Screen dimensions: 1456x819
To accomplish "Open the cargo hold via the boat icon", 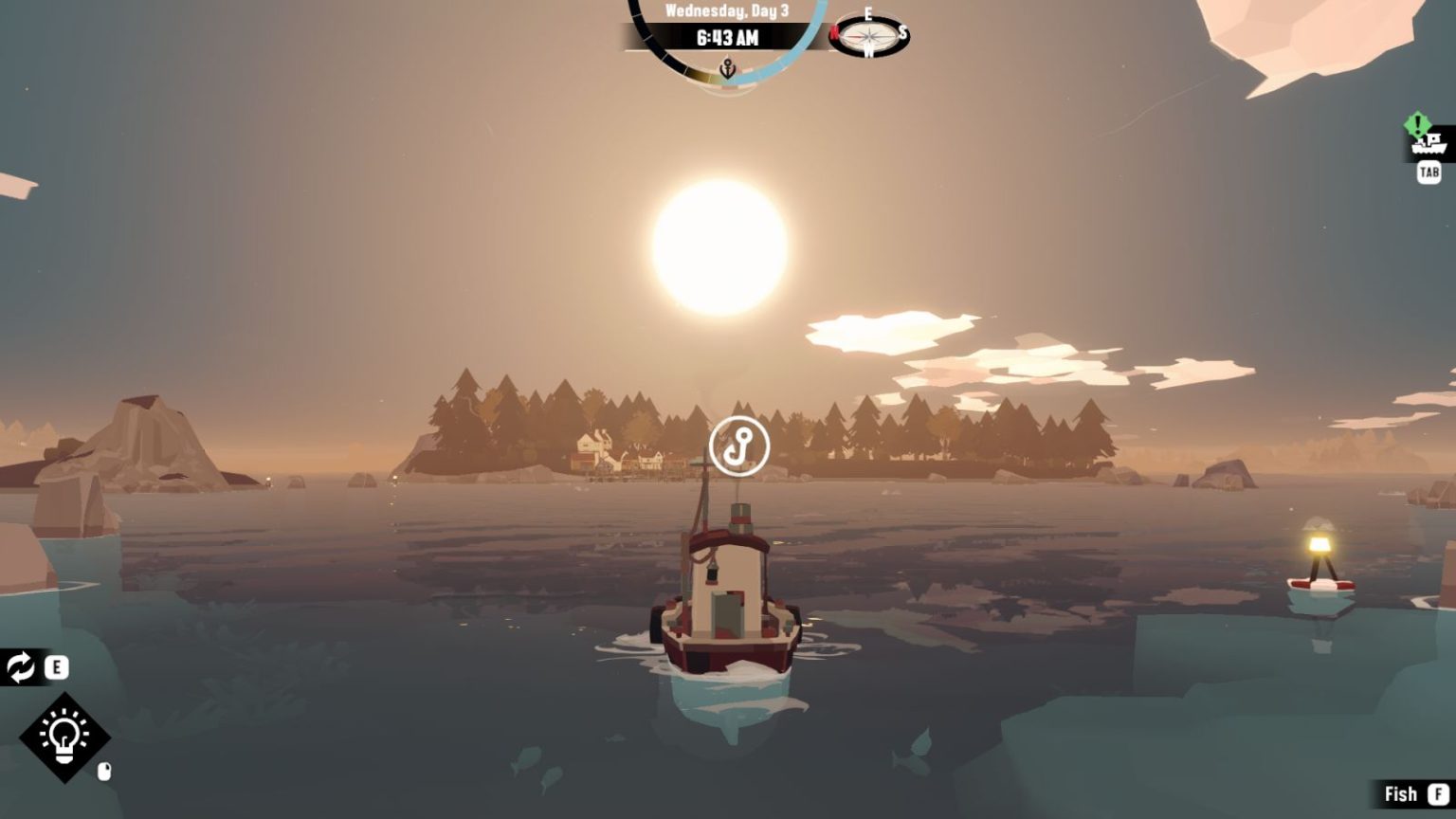I will 1428,147.
